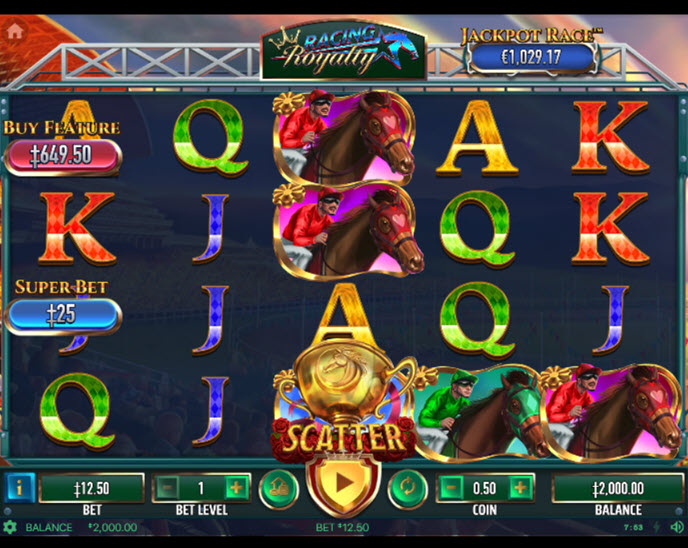The width and height of the screenshot is (688, 548).
Task: Open the settings gear icon
Action: coord(10,527)
